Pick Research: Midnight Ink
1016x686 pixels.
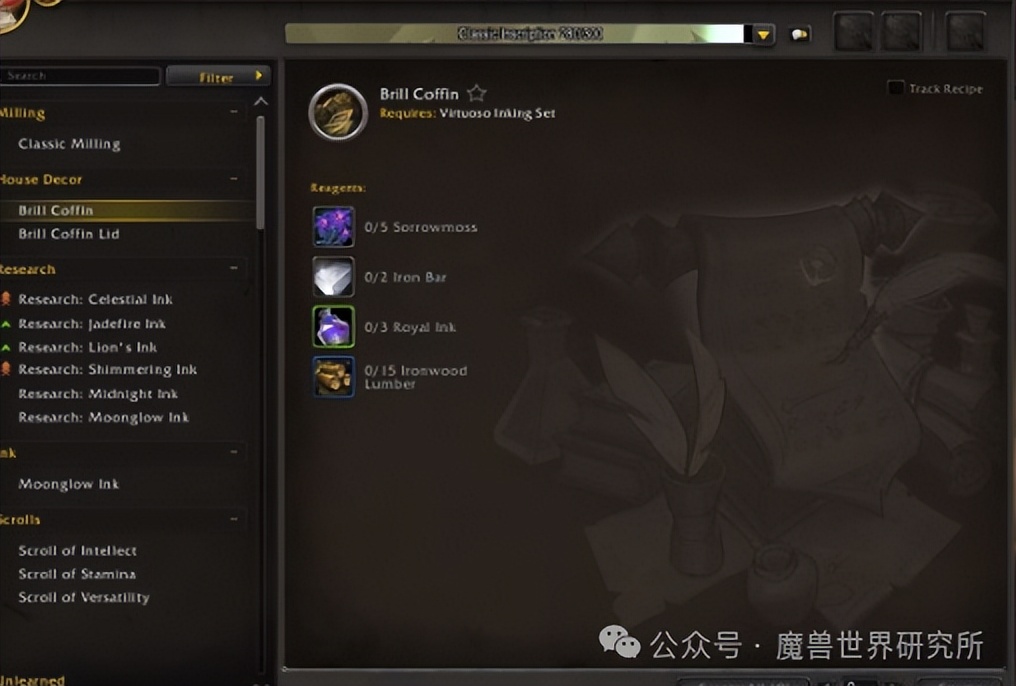[98, 394]
